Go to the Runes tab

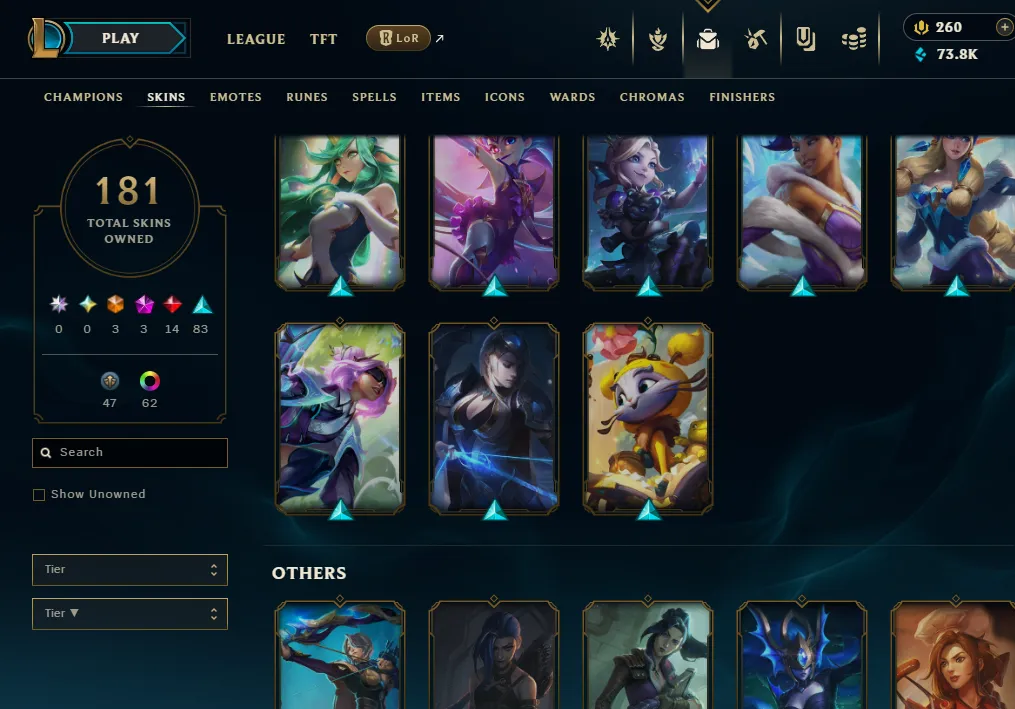coord(307,97)
